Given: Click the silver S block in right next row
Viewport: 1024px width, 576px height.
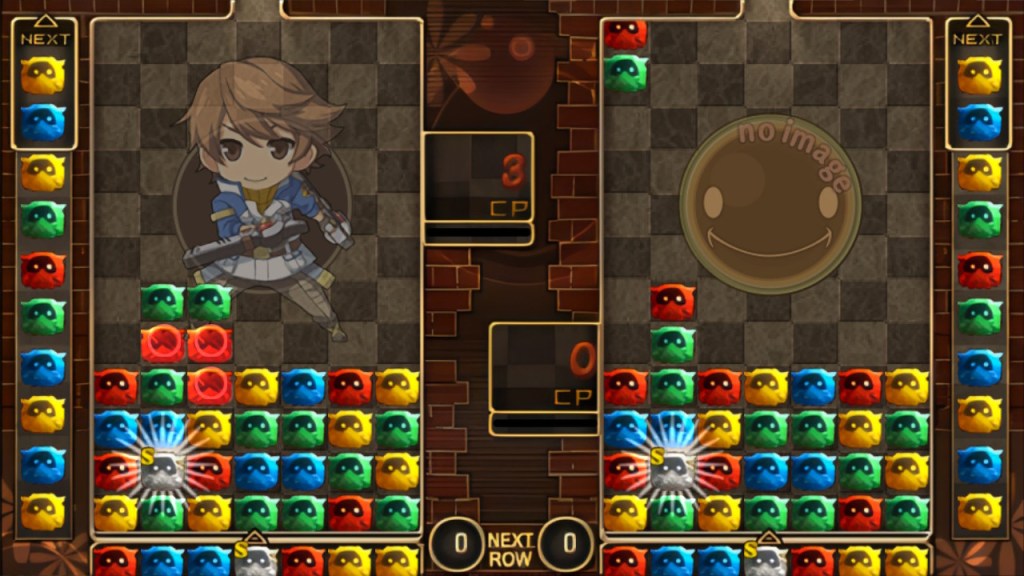Looking at the screenshot, I should click(x=765, y=560).
